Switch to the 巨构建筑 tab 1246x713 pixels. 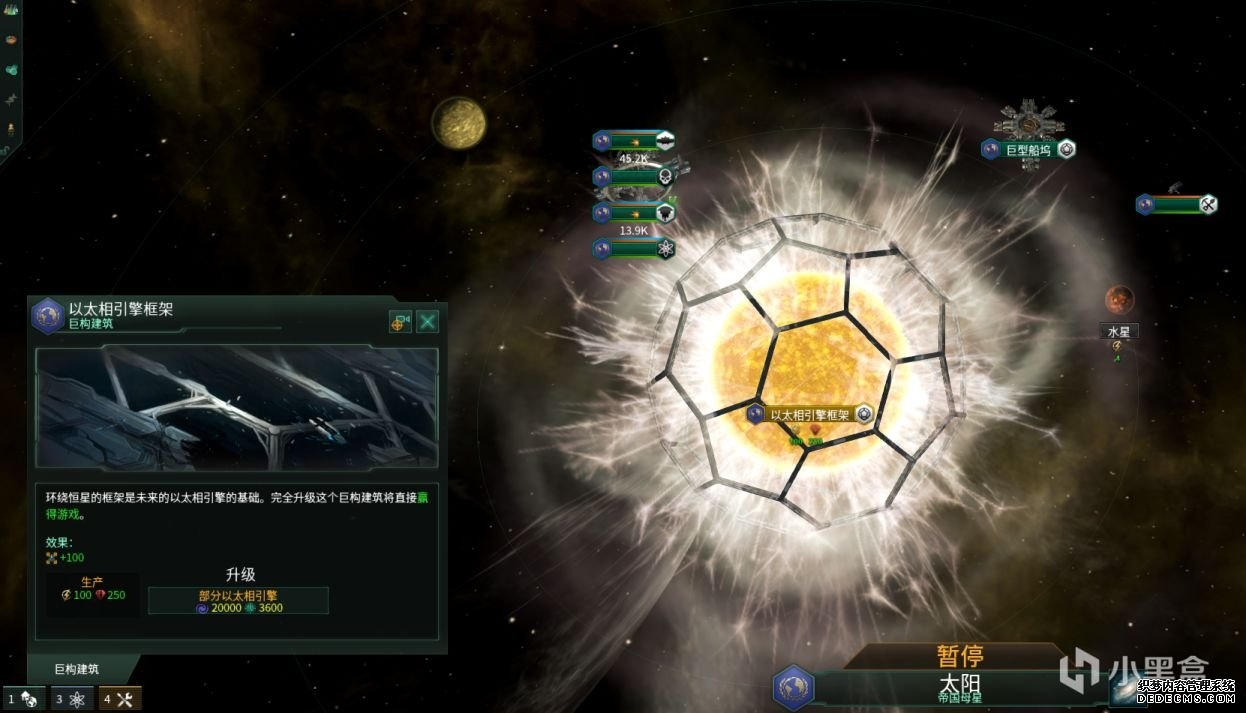77,669
